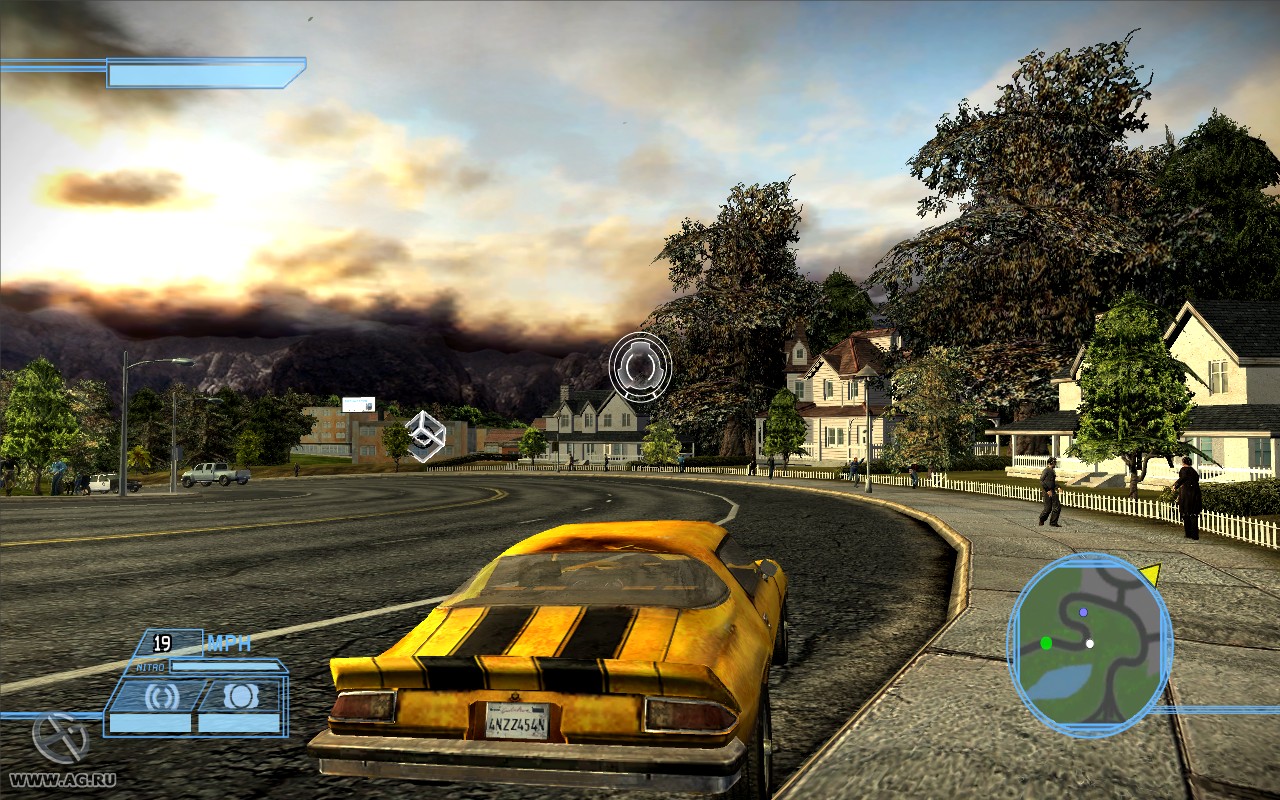
Task: Click the left ability charge bar
Action: click(x=149, y=722)
